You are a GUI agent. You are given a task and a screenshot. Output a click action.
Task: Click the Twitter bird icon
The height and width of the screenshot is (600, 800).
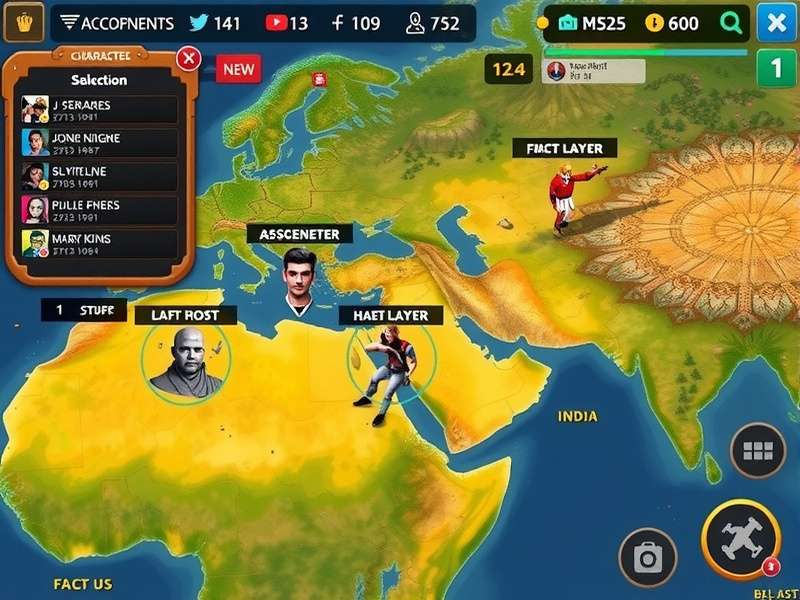click(x=200, y=23)
